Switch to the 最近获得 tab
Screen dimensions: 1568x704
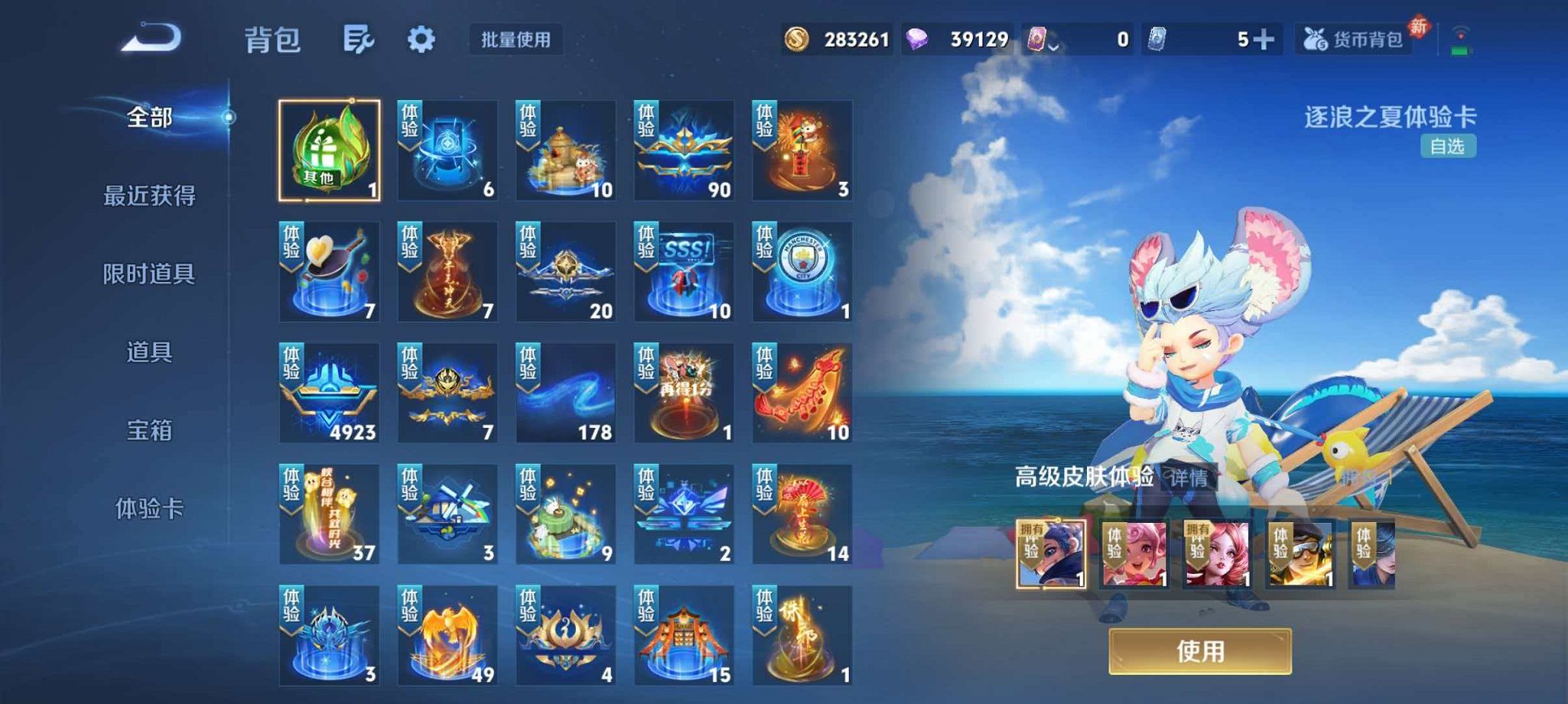tap(151, 195)
